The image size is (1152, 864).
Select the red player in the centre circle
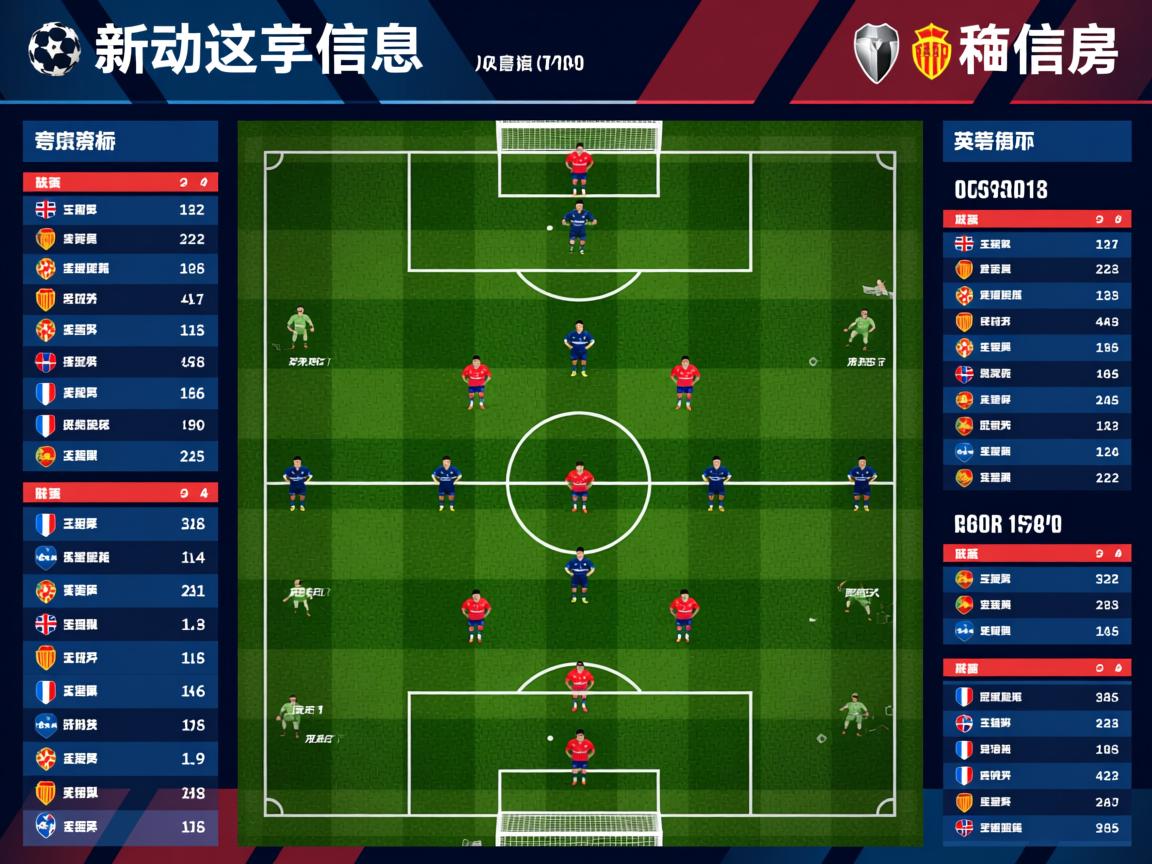pyautogui.click(x=579, y=485)
